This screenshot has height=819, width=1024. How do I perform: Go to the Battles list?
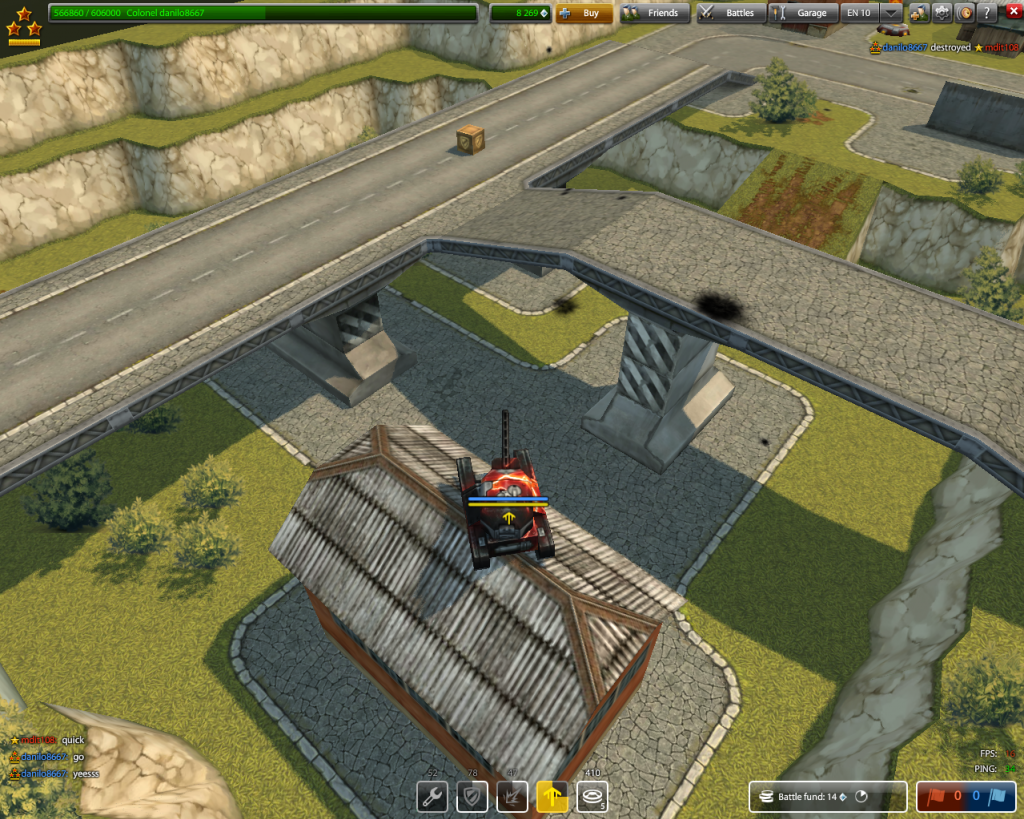click(731, 13)
